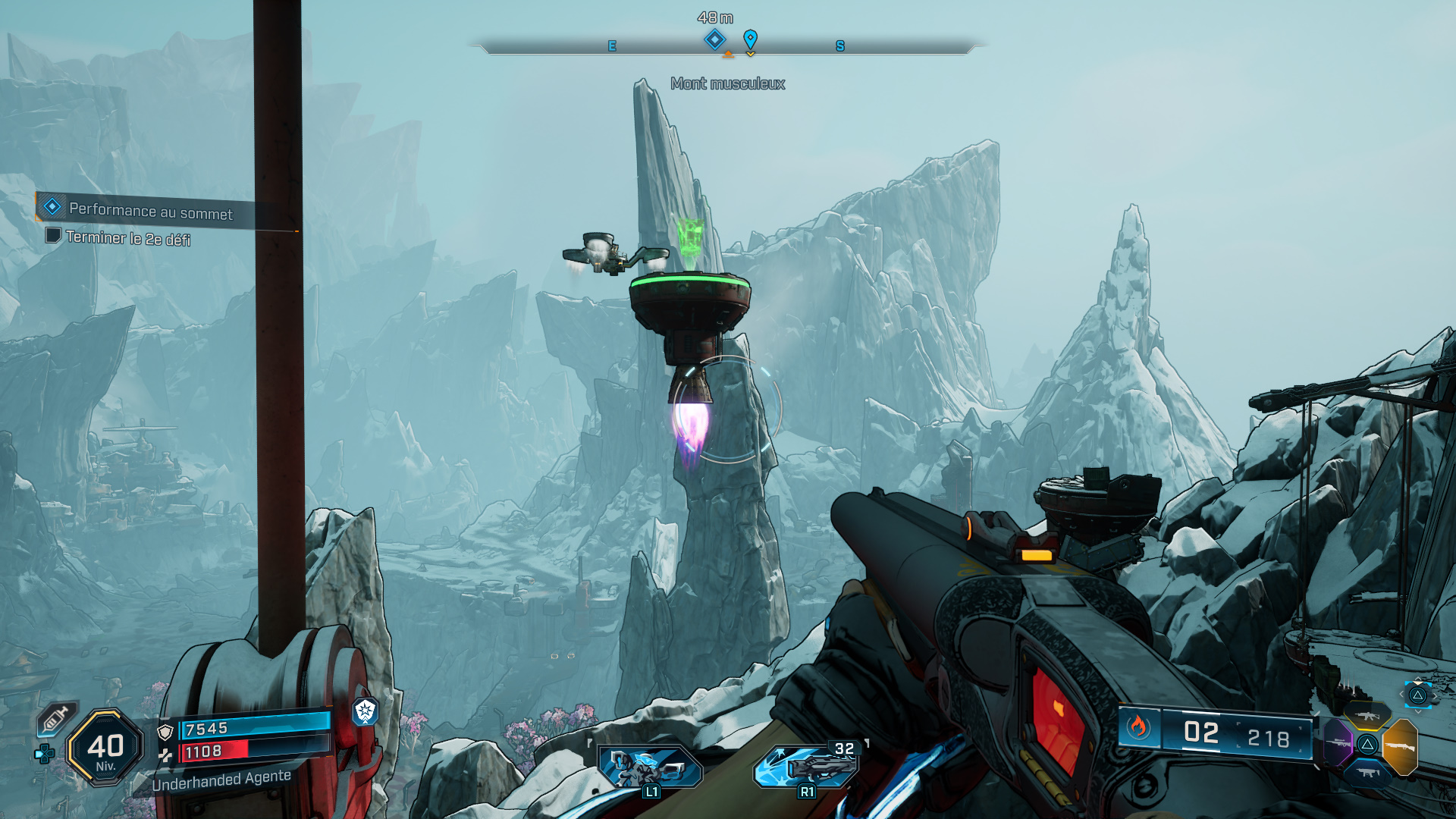Toggle the fire element weapon icon
Screen dimensions: 1456x819
[1137, 727]
